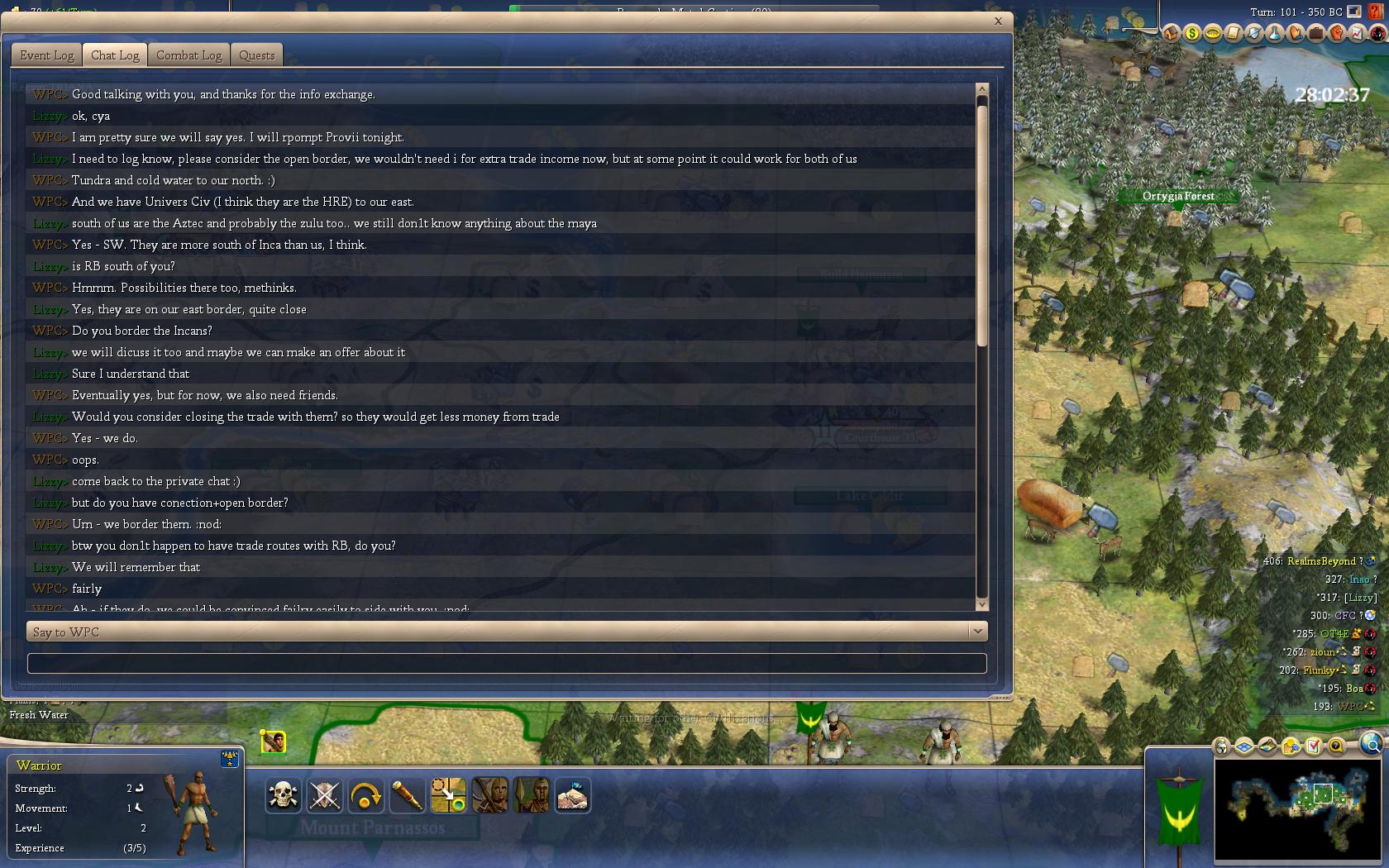The image size is (1389, 868).
Task: Select the warrior unit portrait icon
Action: (273, 742)
